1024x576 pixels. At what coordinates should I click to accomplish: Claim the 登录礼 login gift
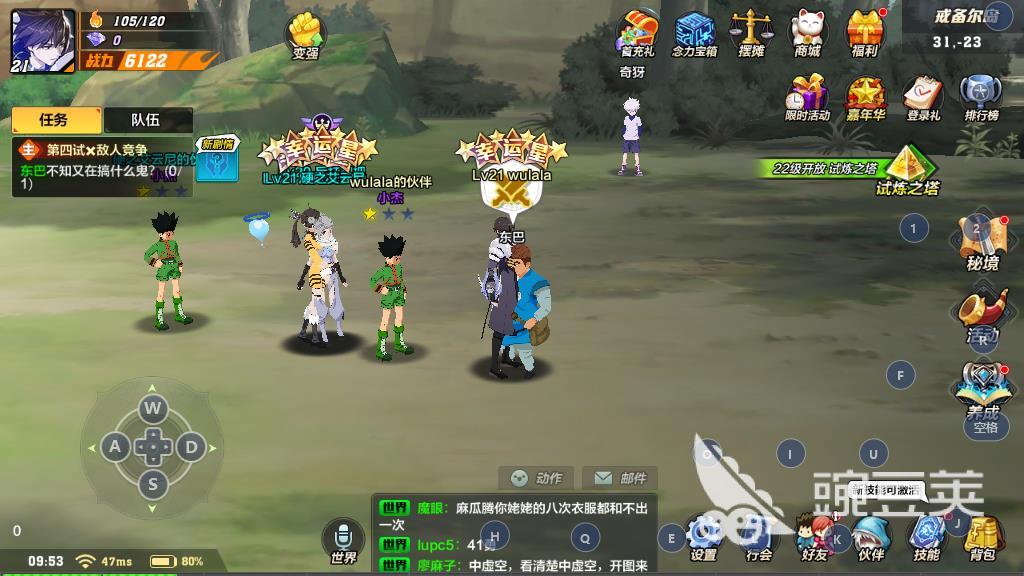point(922,97)
